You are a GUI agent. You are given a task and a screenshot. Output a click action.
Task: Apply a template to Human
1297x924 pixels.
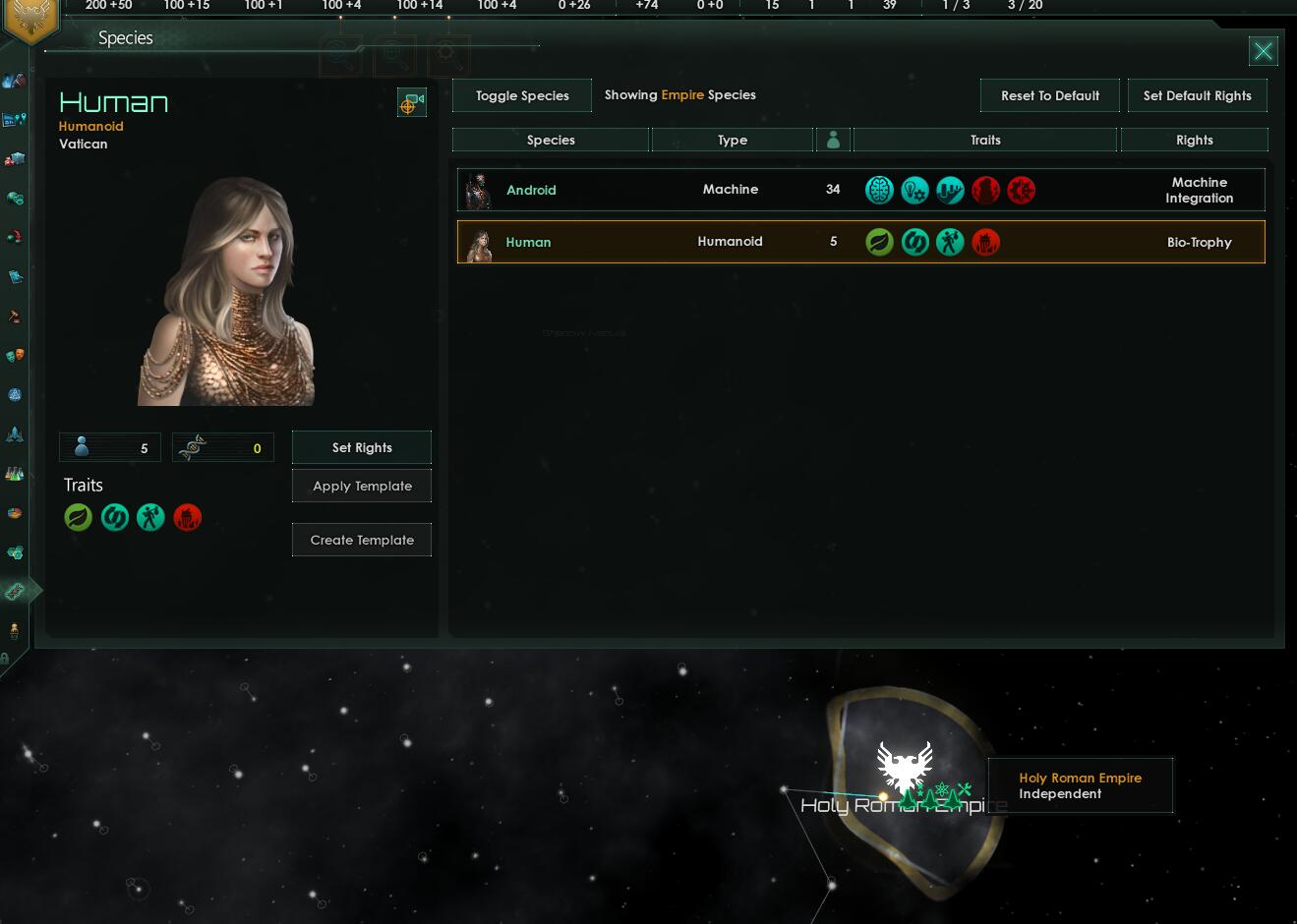(x=362, y=486)
